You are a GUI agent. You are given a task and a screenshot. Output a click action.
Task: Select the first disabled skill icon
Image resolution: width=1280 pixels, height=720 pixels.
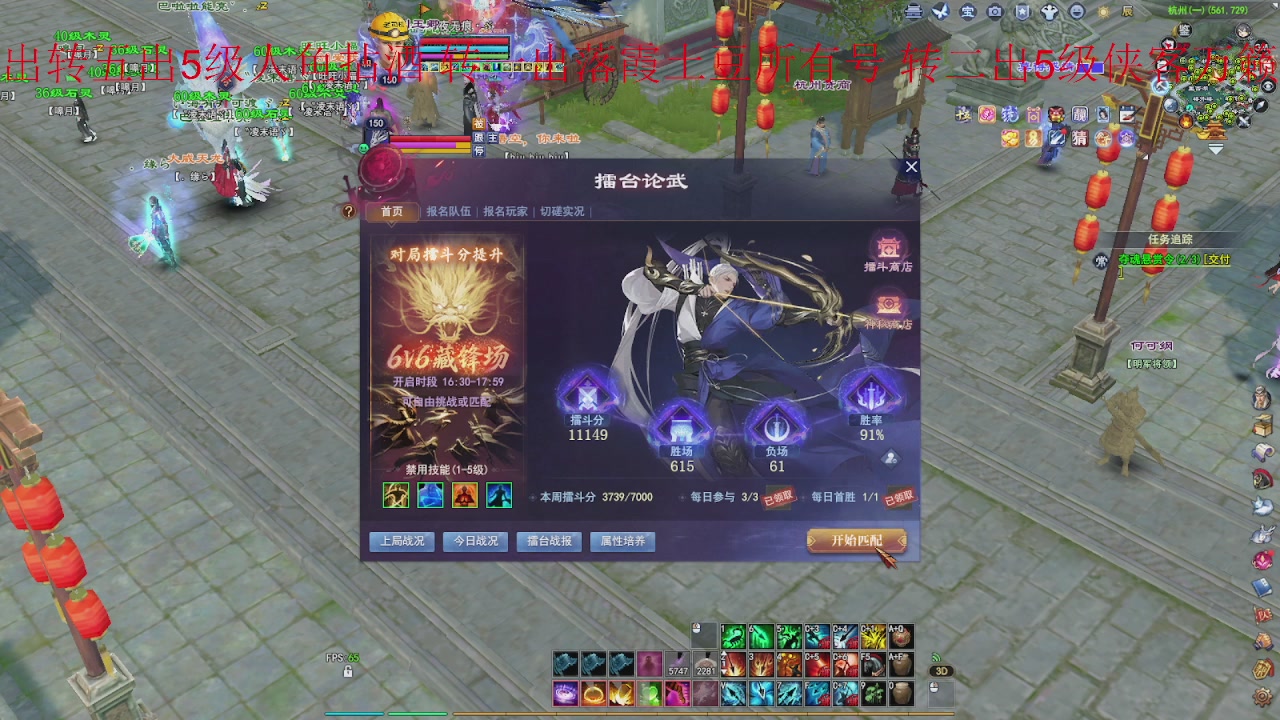click(395, 495)
